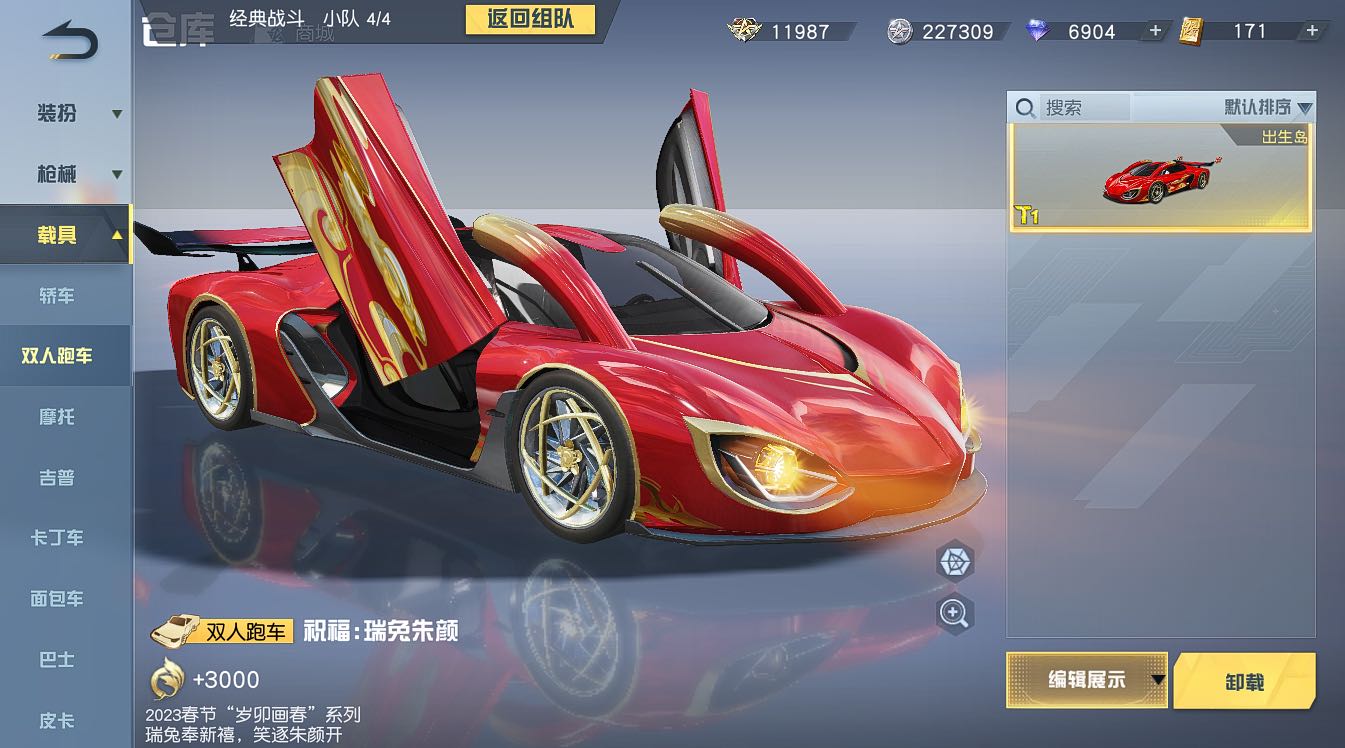The image size is (1345, 748).
Task: Switch to the 巴士 category
Action: point(57,660)
